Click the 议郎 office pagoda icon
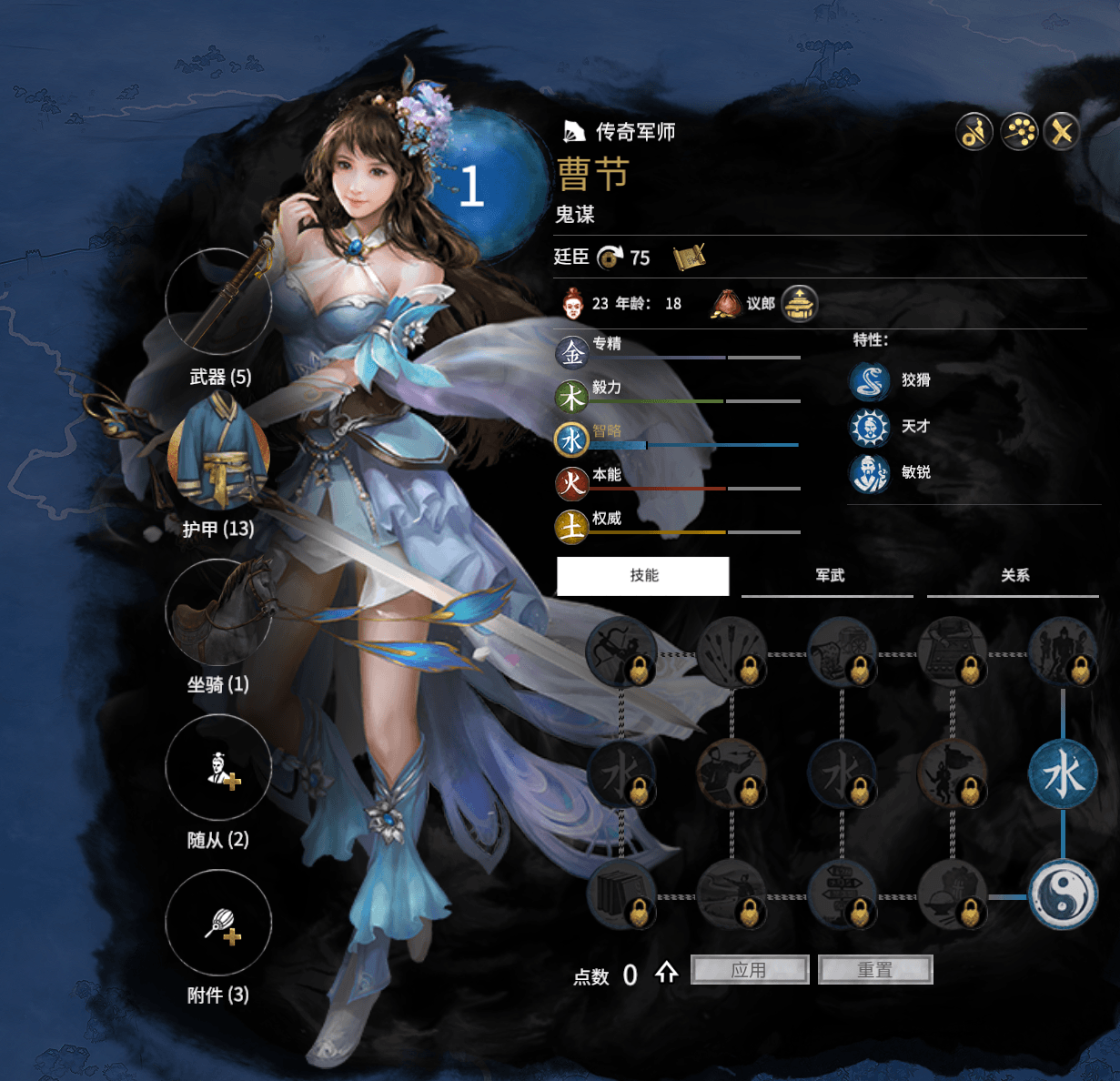The height and width of the screenshot is (1081, 1120). coord(800,304)
